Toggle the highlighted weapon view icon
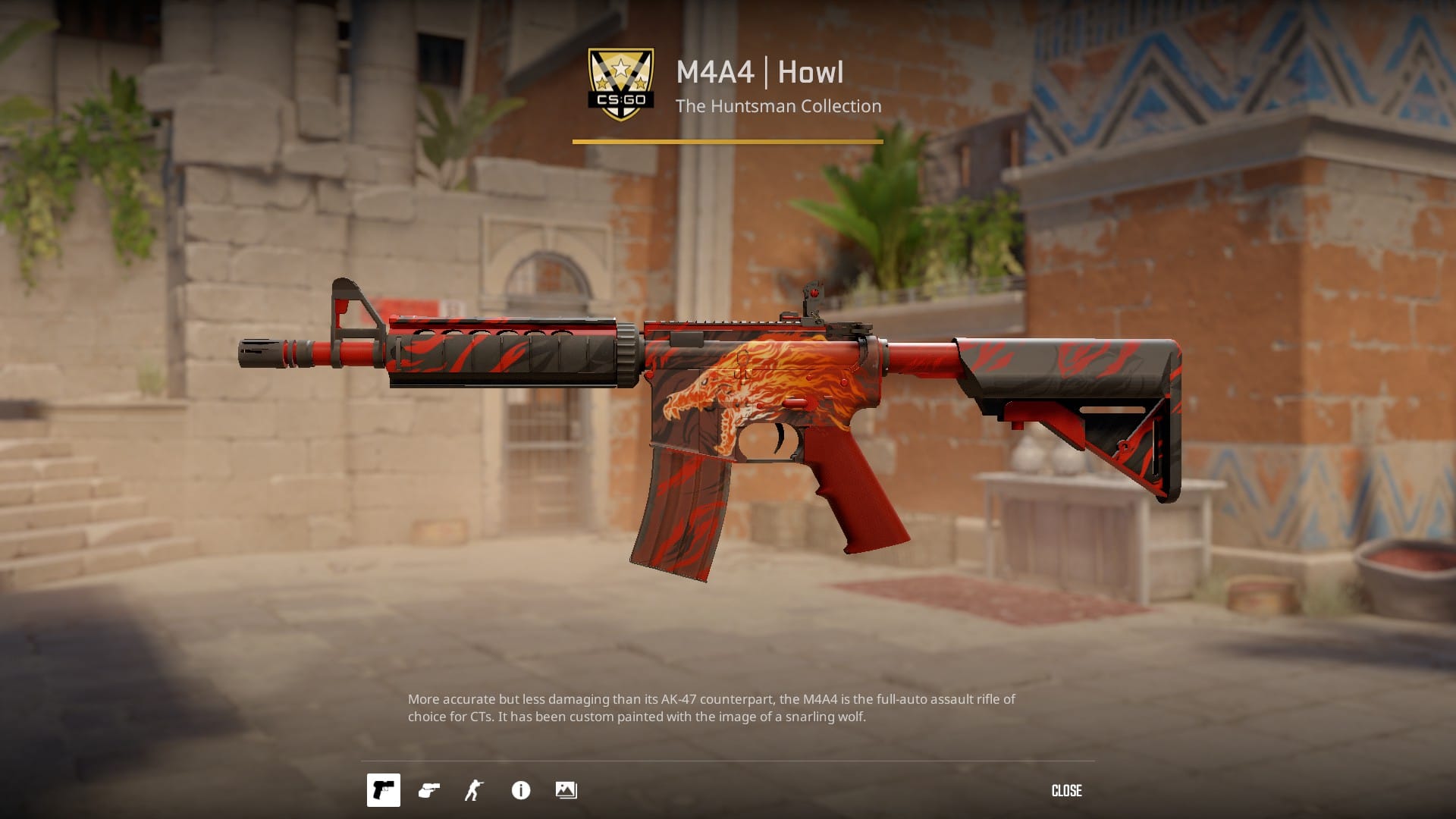The height and width of the screenshot is (819, 1456). click(x=383, y=791)
